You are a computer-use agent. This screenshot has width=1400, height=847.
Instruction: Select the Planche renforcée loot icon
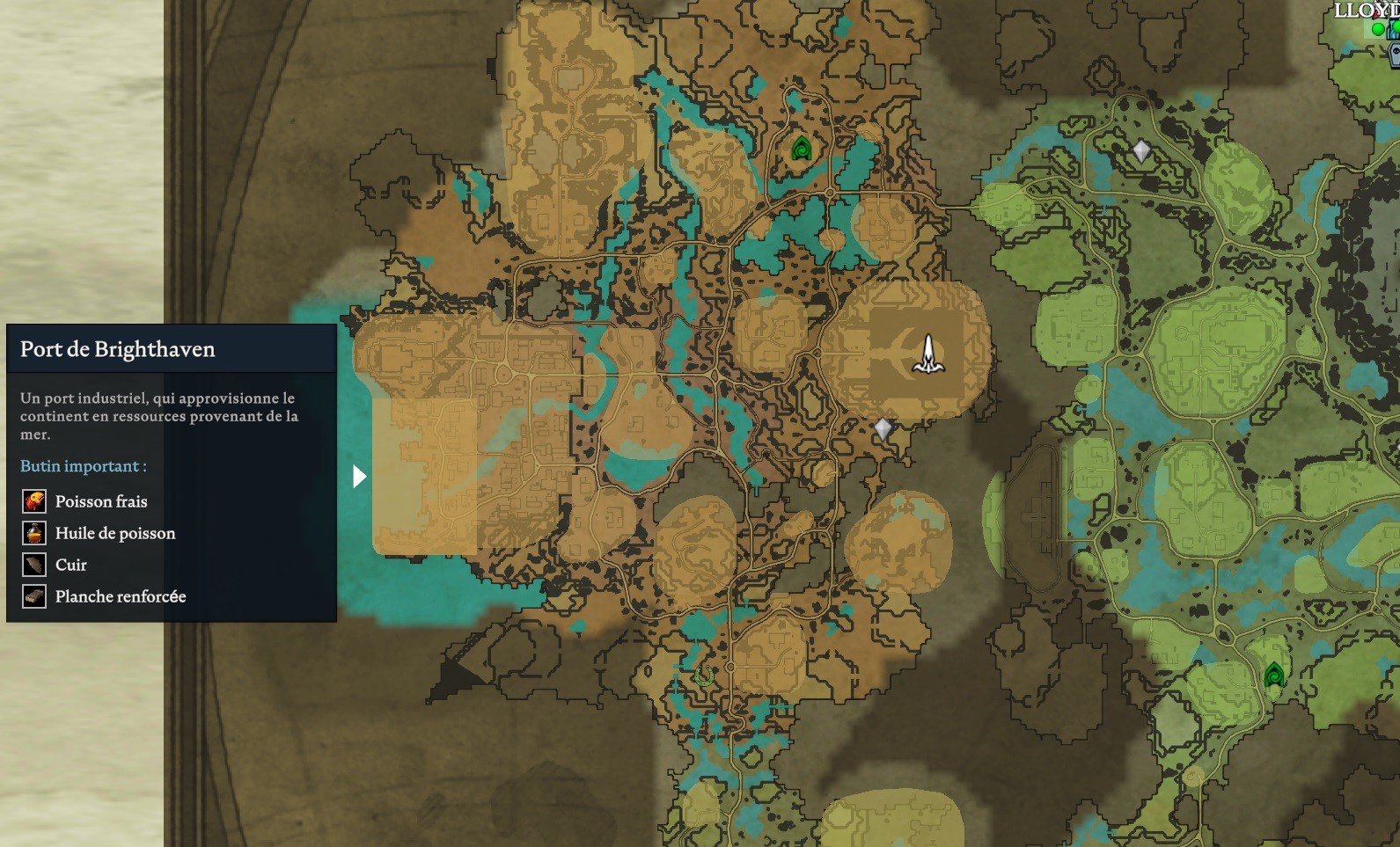coord(34,596)
